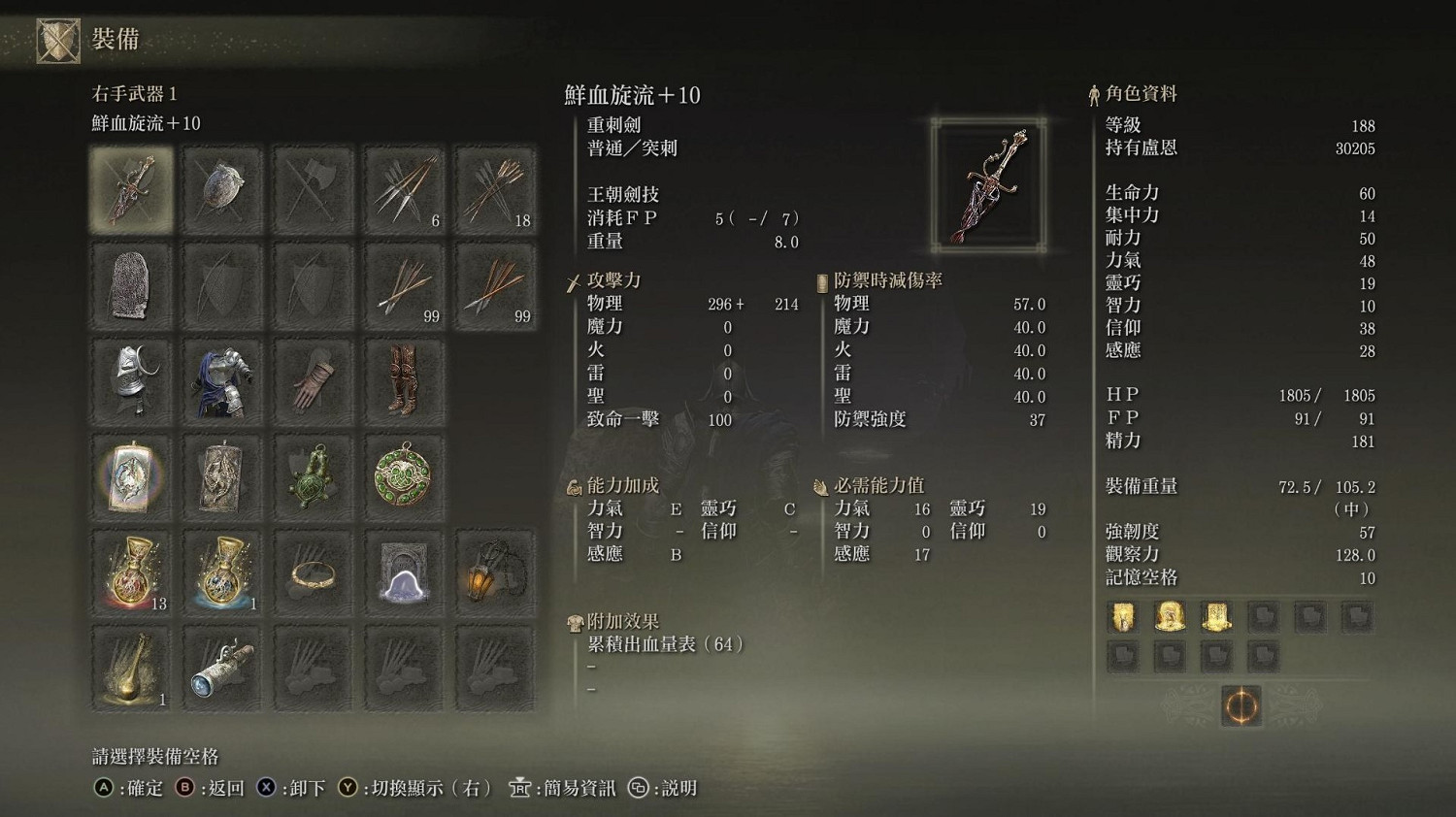Select the bolt slot showing 99
The image size is (1456, 817).
tap(404, 284)
